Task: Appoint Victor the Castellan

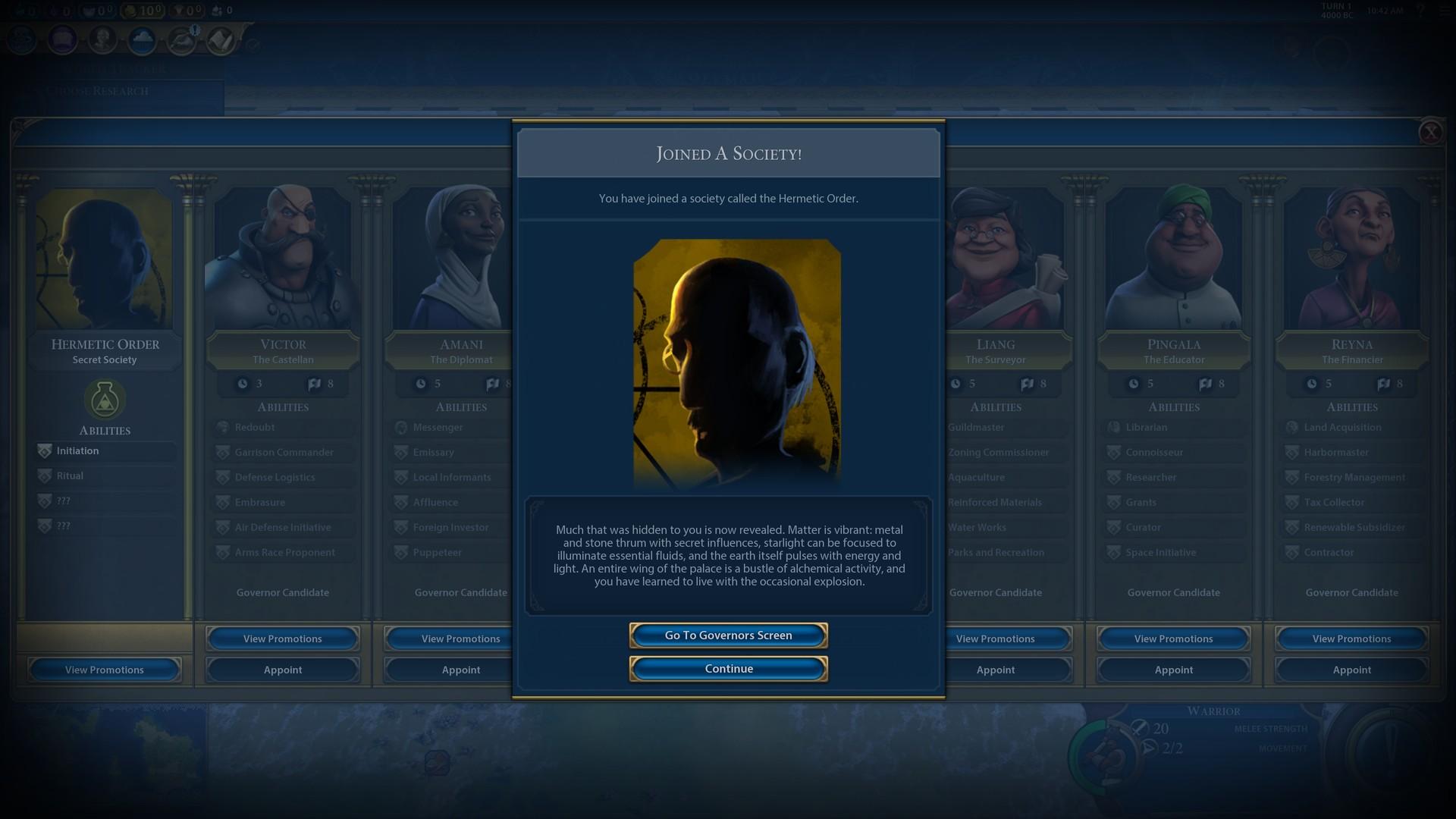Action: pyautogui.click(x=282, y=670)
